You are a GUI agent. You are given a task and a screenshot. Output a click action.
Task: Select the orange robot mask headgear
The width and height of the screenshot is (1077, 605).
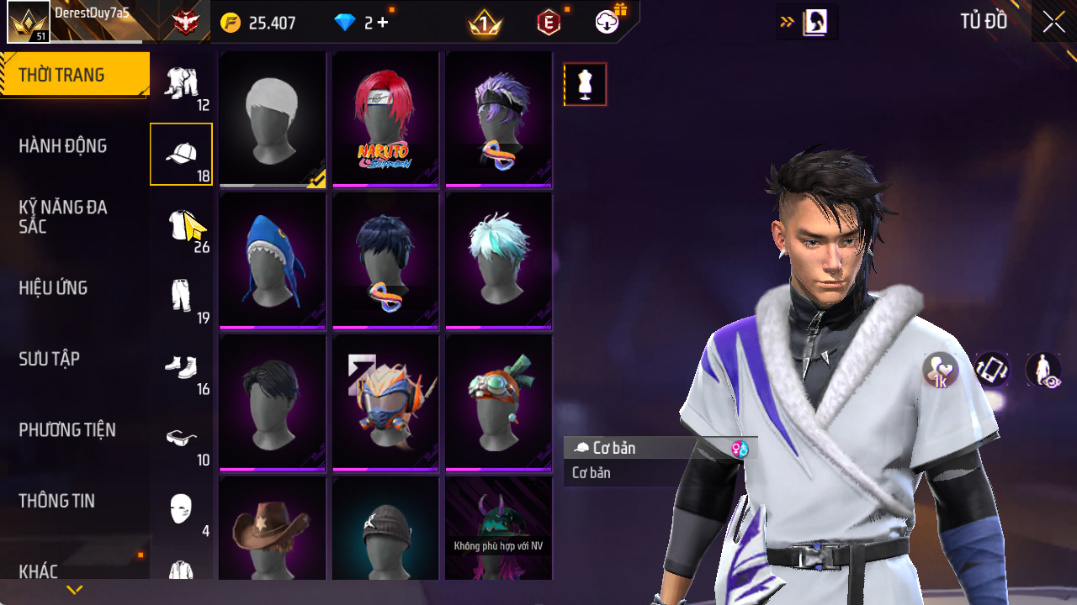[385, 402]
